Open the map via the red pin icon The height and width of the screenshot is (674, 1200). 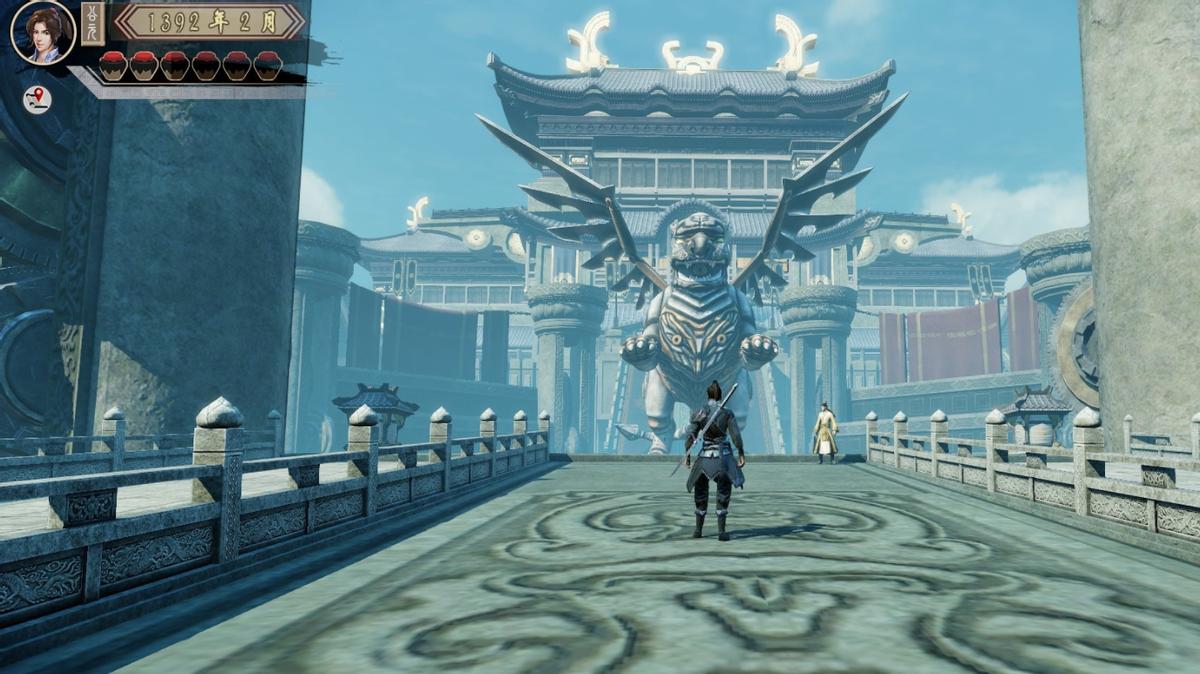tap(37, 99)
